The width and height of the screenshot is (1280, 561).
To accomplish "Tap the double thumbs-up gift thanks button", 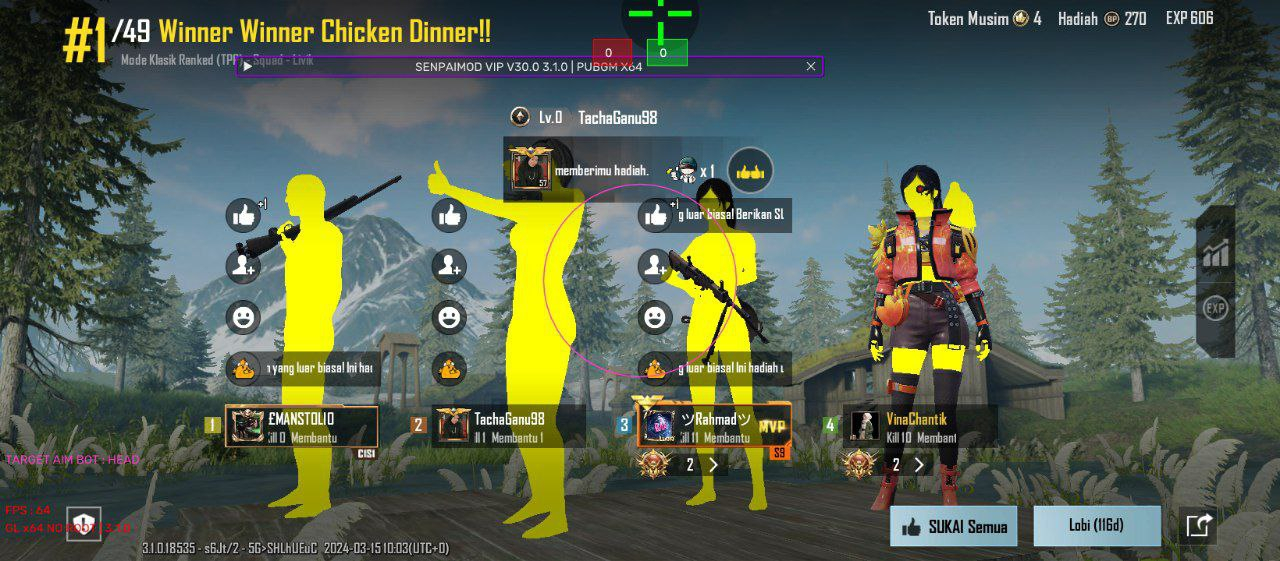I will pyautogui.click(x=750, y=171).
